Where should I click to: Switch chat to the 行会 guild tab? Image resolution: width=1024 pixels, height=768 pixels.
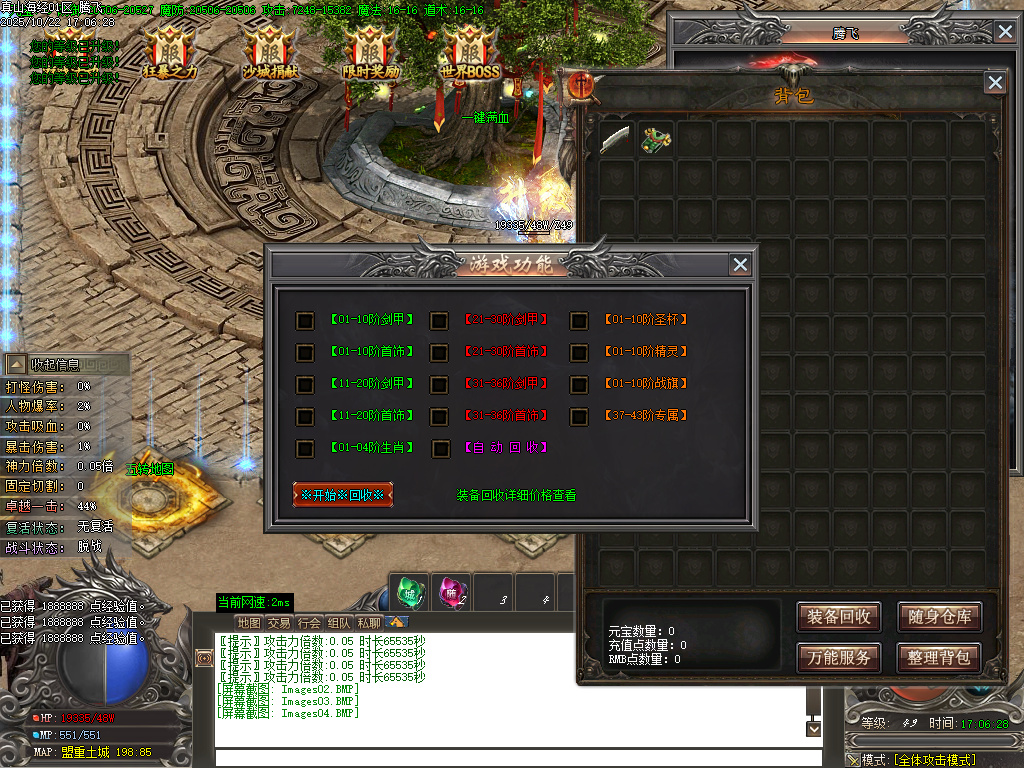(310, 622)
